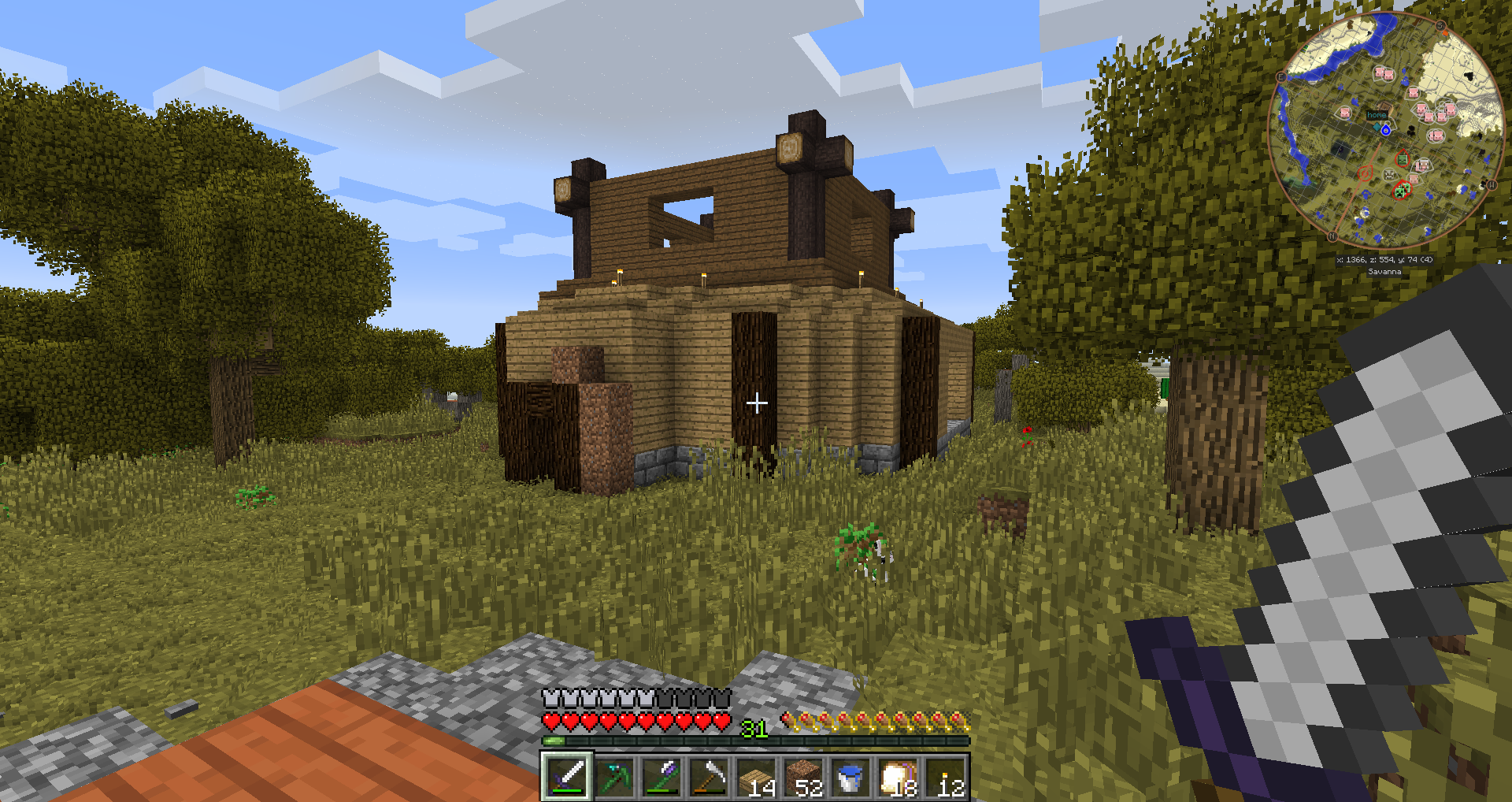This screenshot has height=802, width=1512.
Task: Select the sword in the hotbar
Action: (x=566, y=777)
